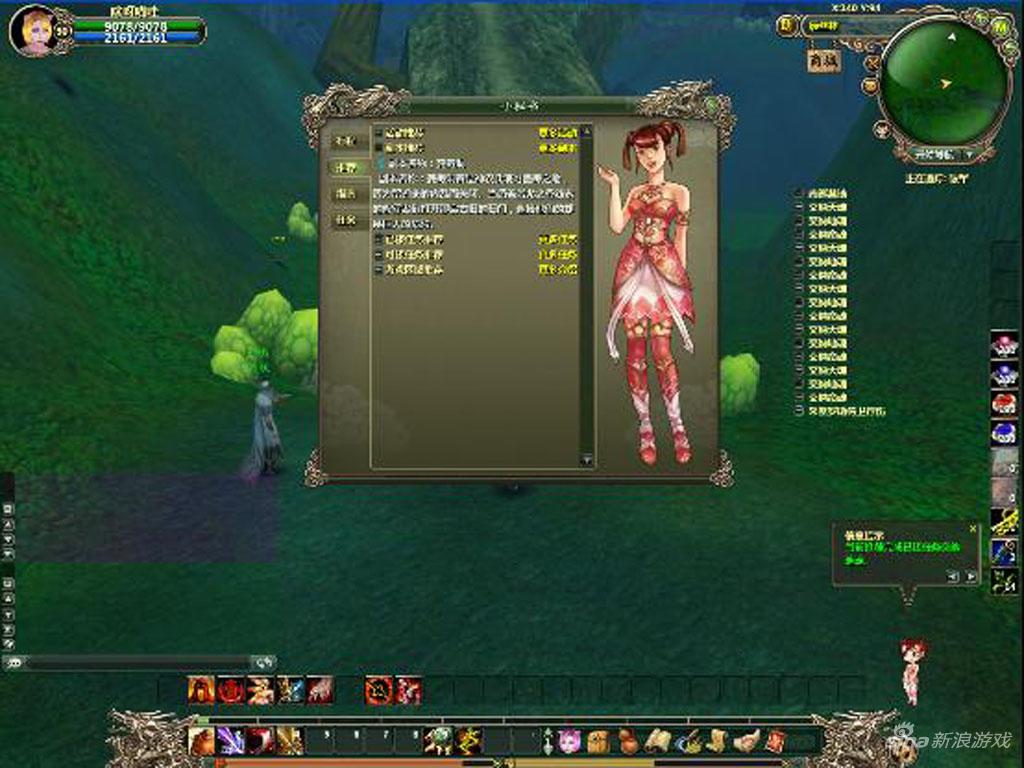The width and height of the screenshot is (1024, 768).
Task: Close the green tip bubble
Action: pos(972,529)
